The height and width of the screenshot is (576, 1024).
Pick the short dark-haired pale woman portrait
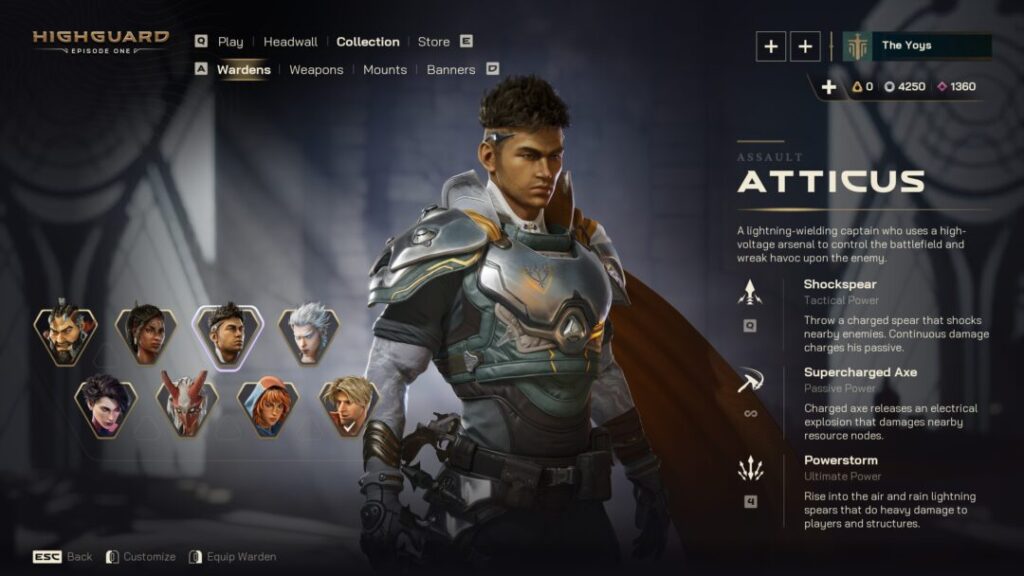pos(105,405)
